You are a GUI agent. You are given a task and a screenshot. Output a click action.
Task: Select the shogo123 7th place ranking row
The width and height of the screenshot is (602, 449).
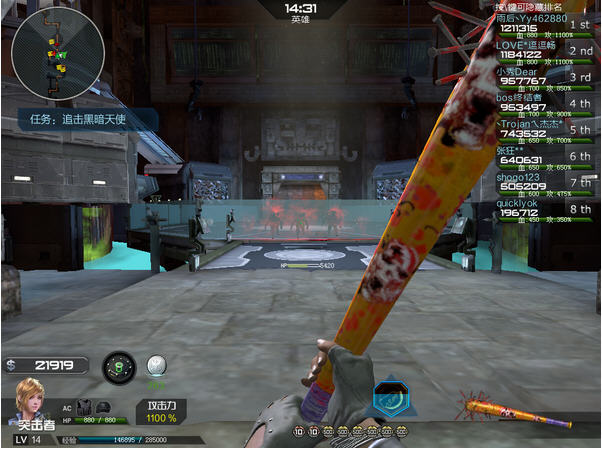pos(543,182)
